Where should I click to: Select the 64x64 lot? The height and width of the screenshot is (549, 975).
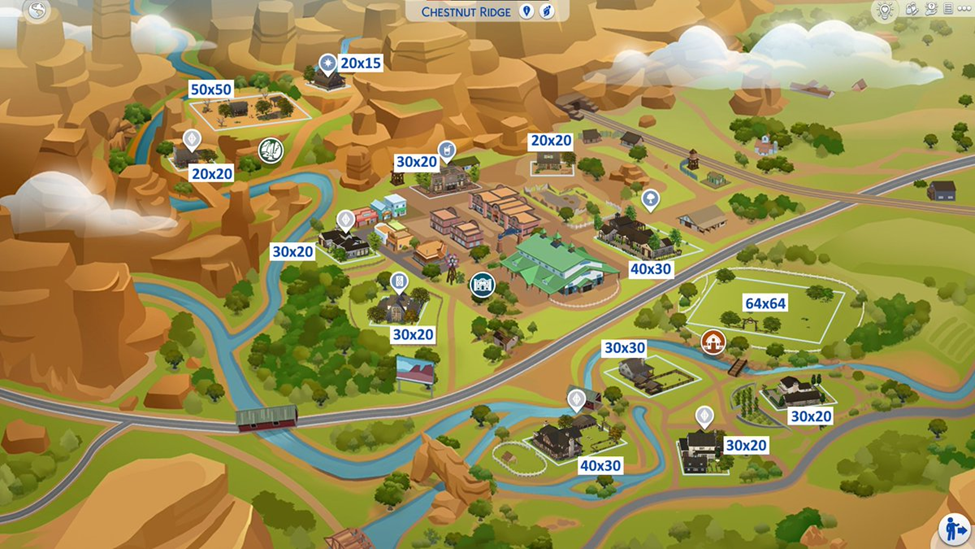click(765, 303)
